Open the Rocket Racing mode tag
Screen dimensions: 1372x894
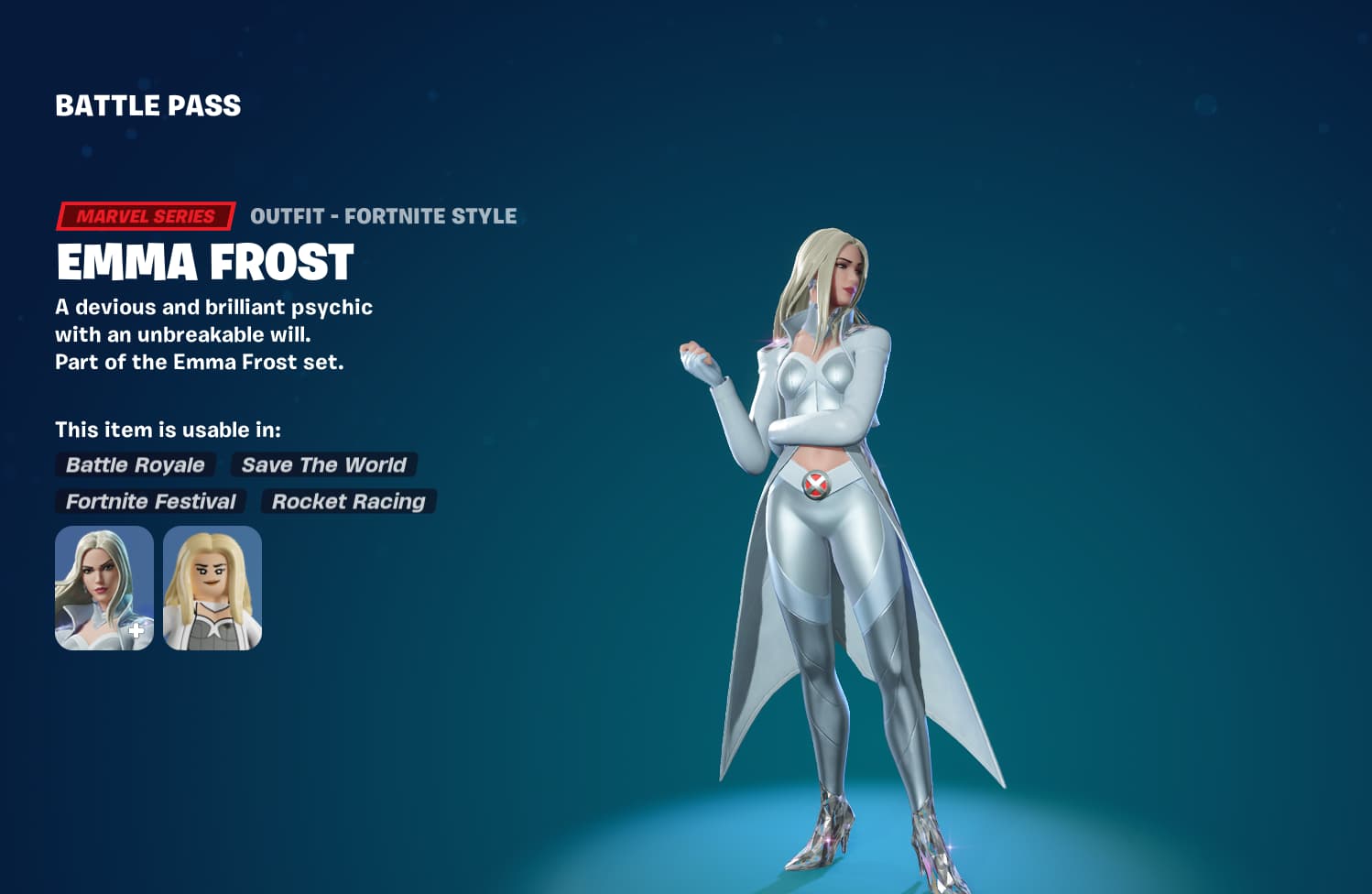coord(348,502)
